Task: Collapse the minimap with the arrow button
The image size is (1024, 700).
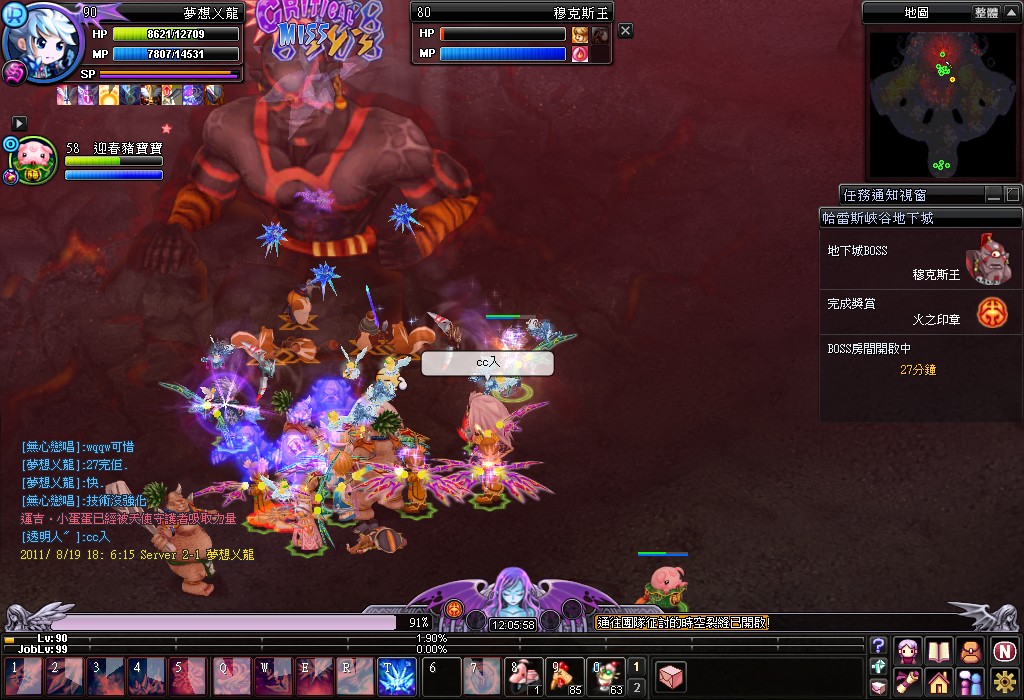Action: click(1013, 13)
